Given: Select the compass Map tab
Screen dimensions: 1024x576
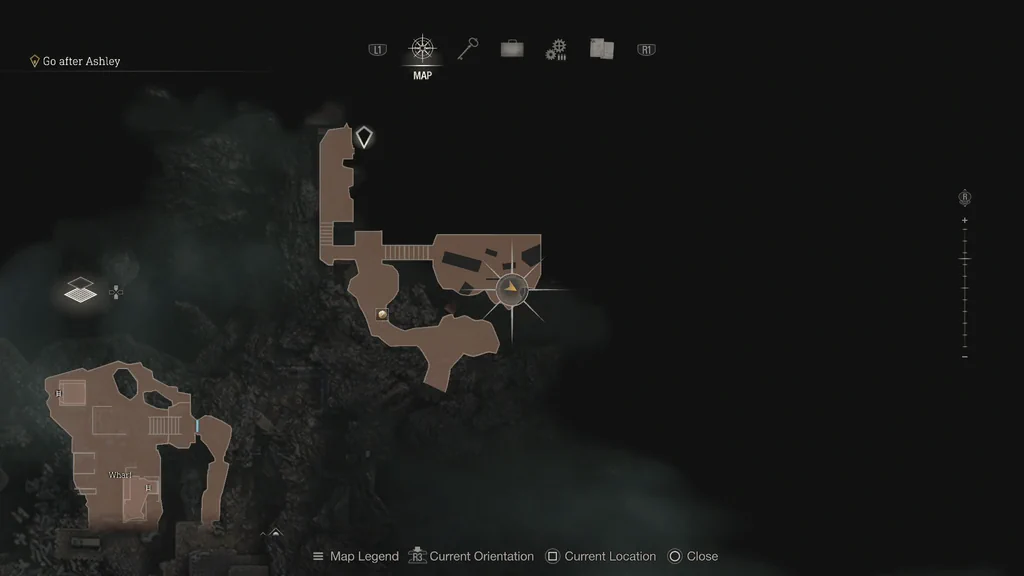Looking at the screenshot, I should 422,49.
